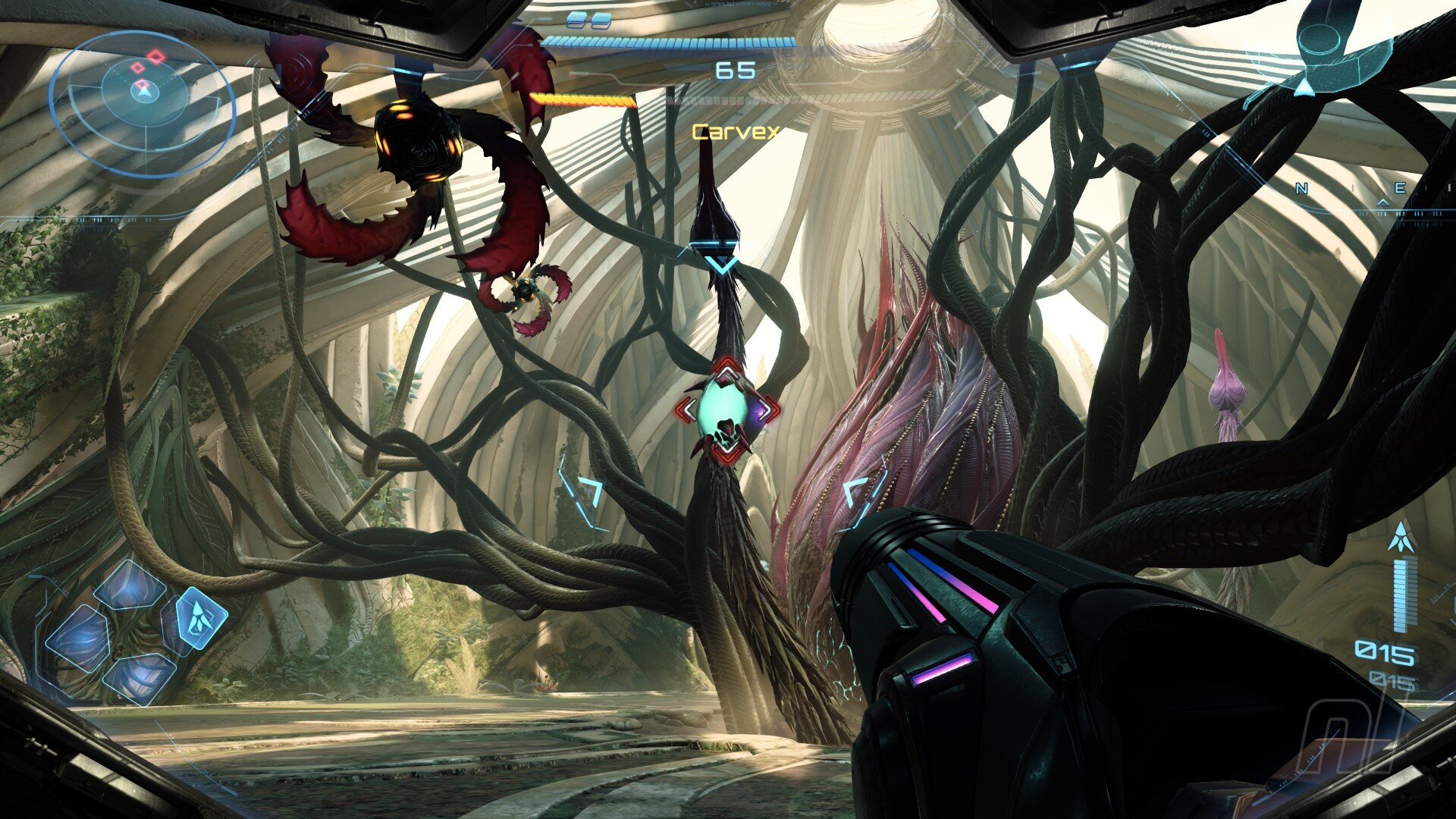This screenshot has width=1456, height=819.
Task: Click the bottom diamond ability slot icon
Action: 139,680
